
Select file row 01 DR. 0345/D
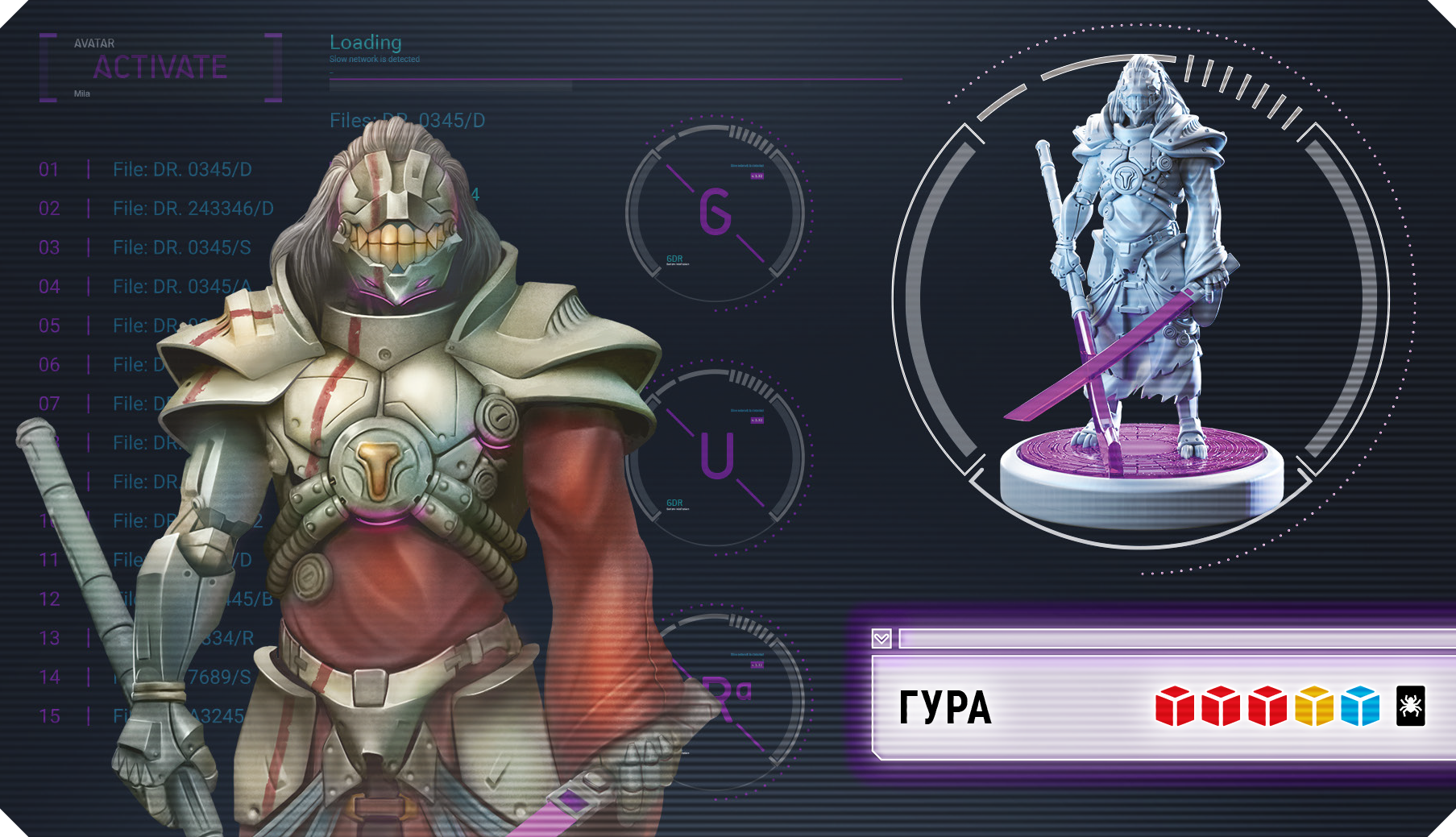[182, 170]
